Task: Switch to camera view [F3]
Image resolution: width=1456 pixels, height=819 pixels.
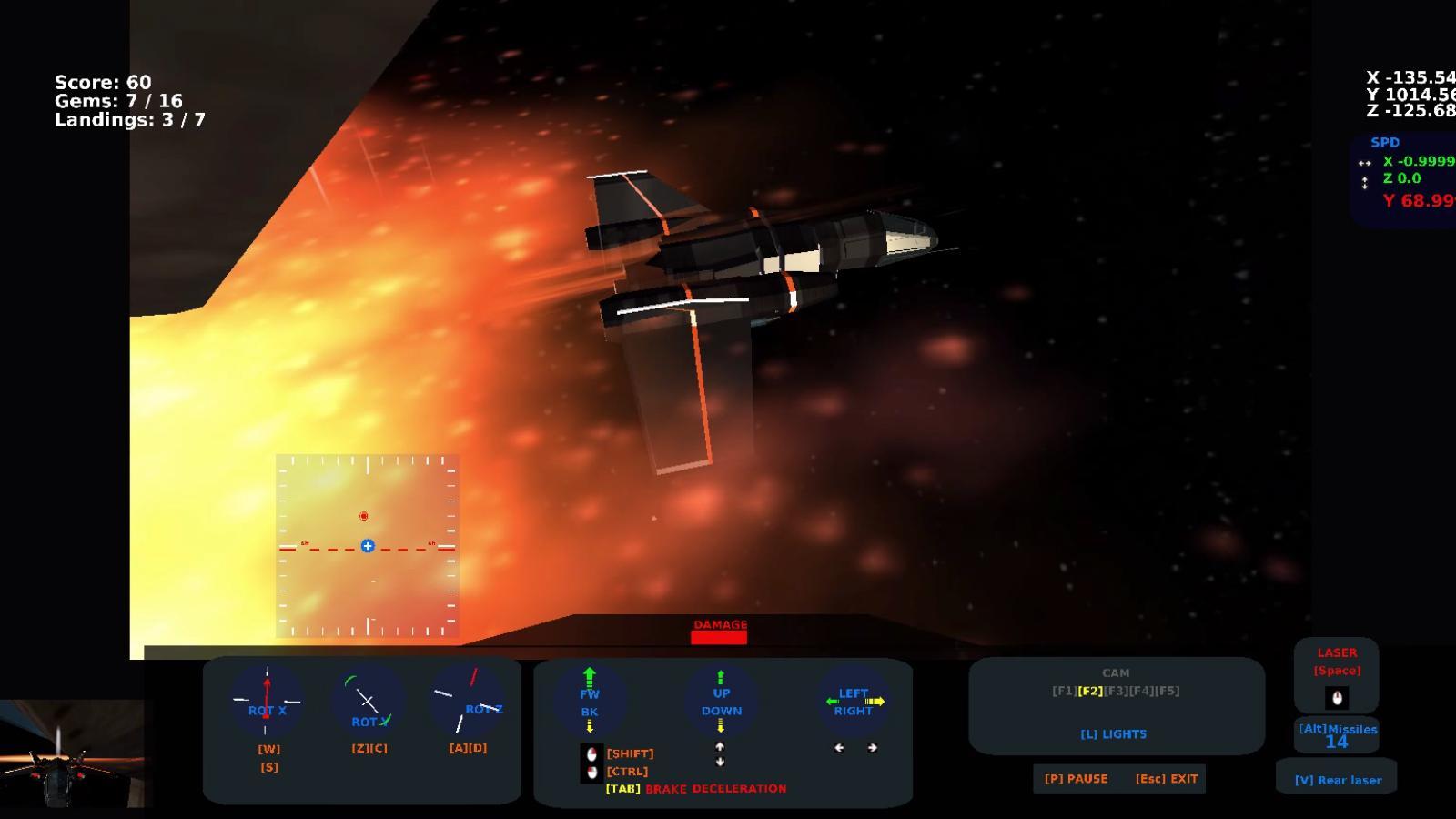Action: 1118,691
